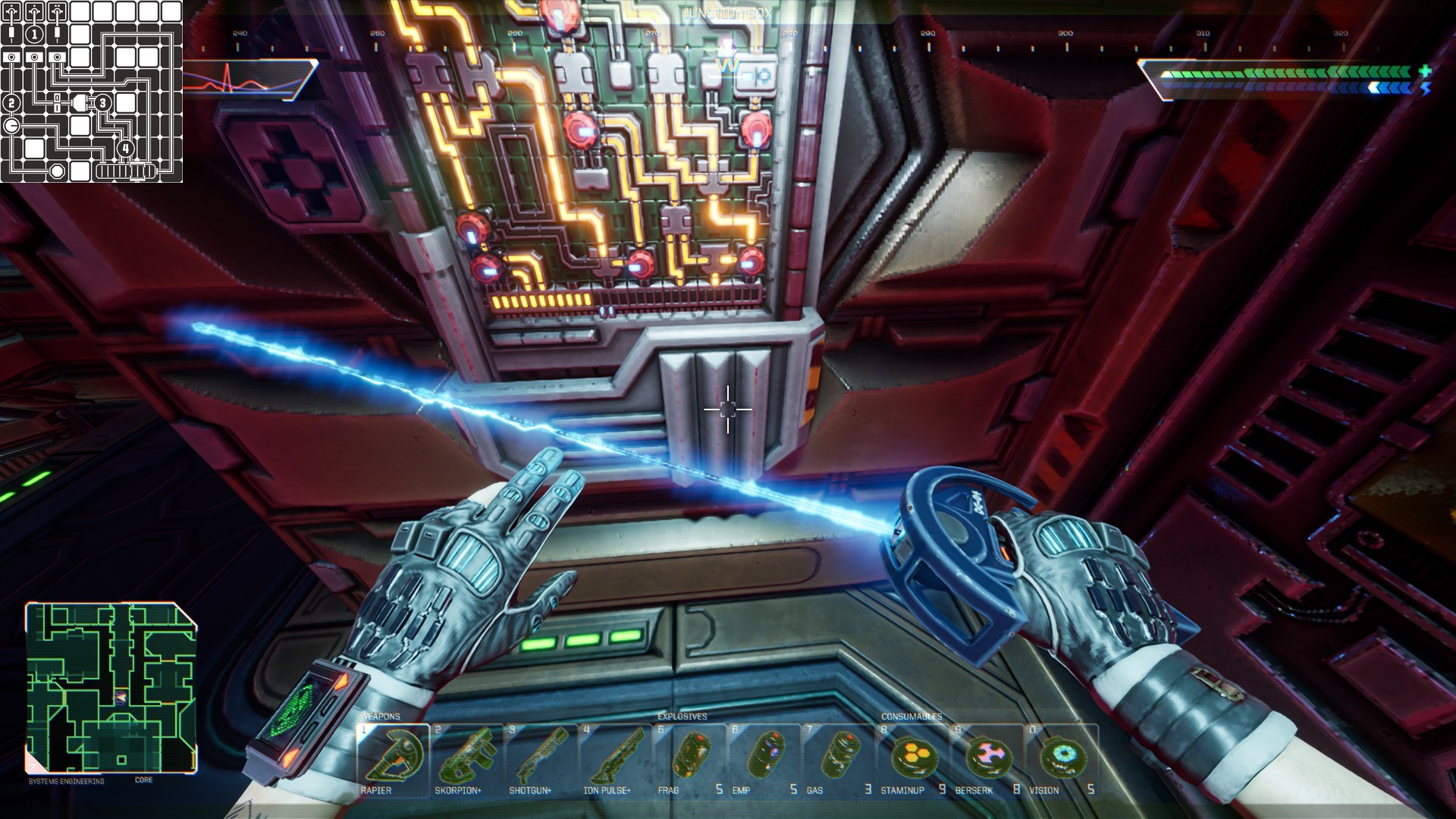Click the junction box puzzle diagram overlay
The height and width of the screenshot is (819, 1456).
(x=91, y=91)
